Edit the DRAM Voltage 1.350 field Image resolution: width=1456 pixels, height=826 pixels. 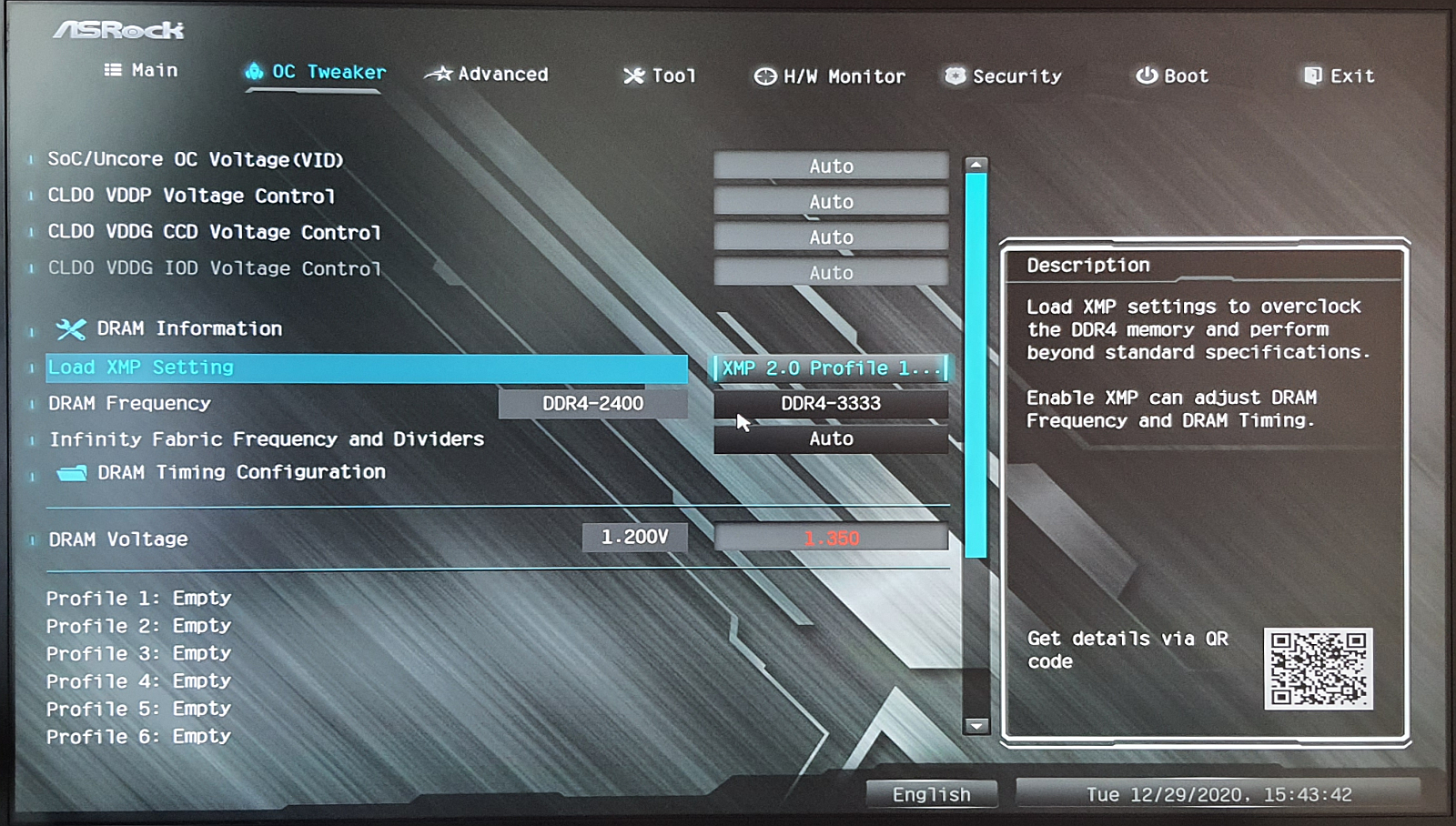tap(831, 539)
